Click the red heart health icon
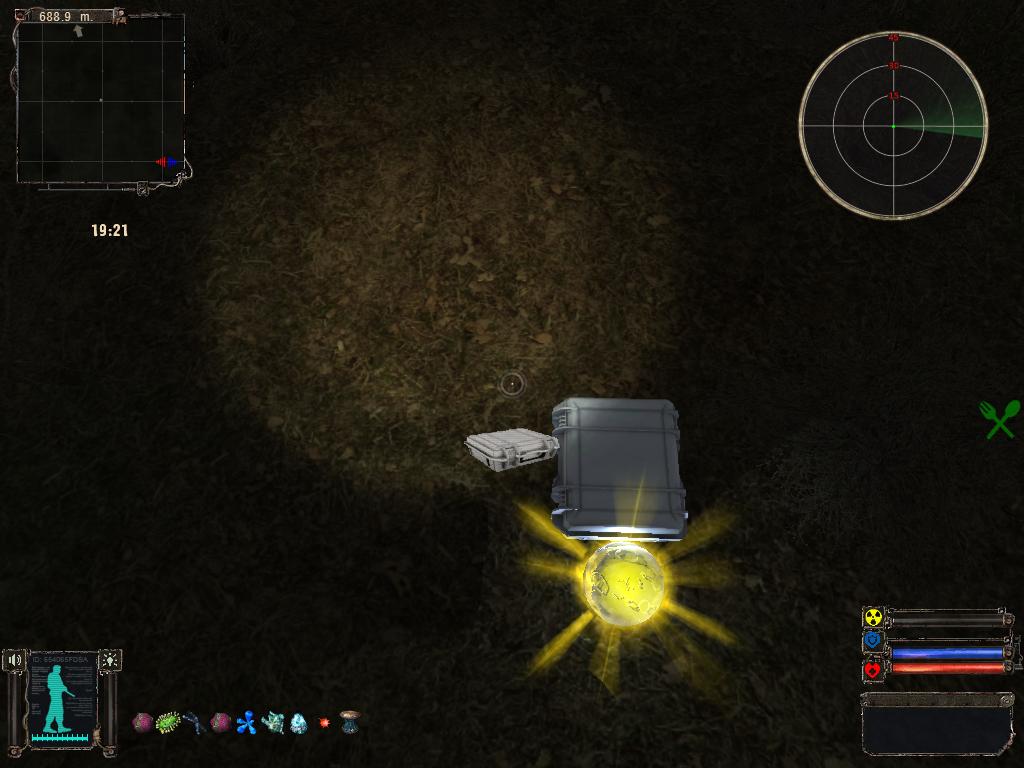 (x=873, y=669)
